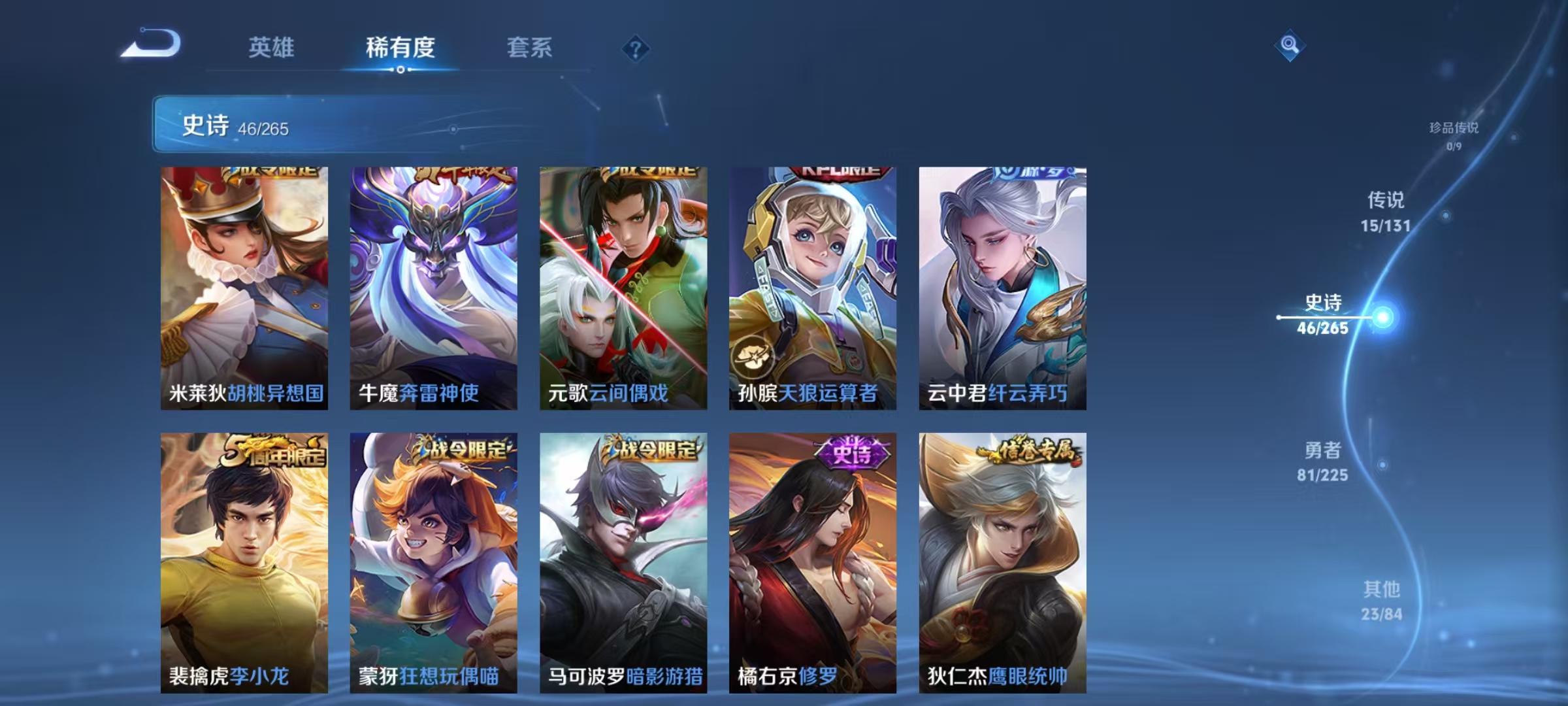Open the 裴擒虎李小龙 skin thumbnail
Viewport: 1568px width, 706px height.
tap(242, 561)
